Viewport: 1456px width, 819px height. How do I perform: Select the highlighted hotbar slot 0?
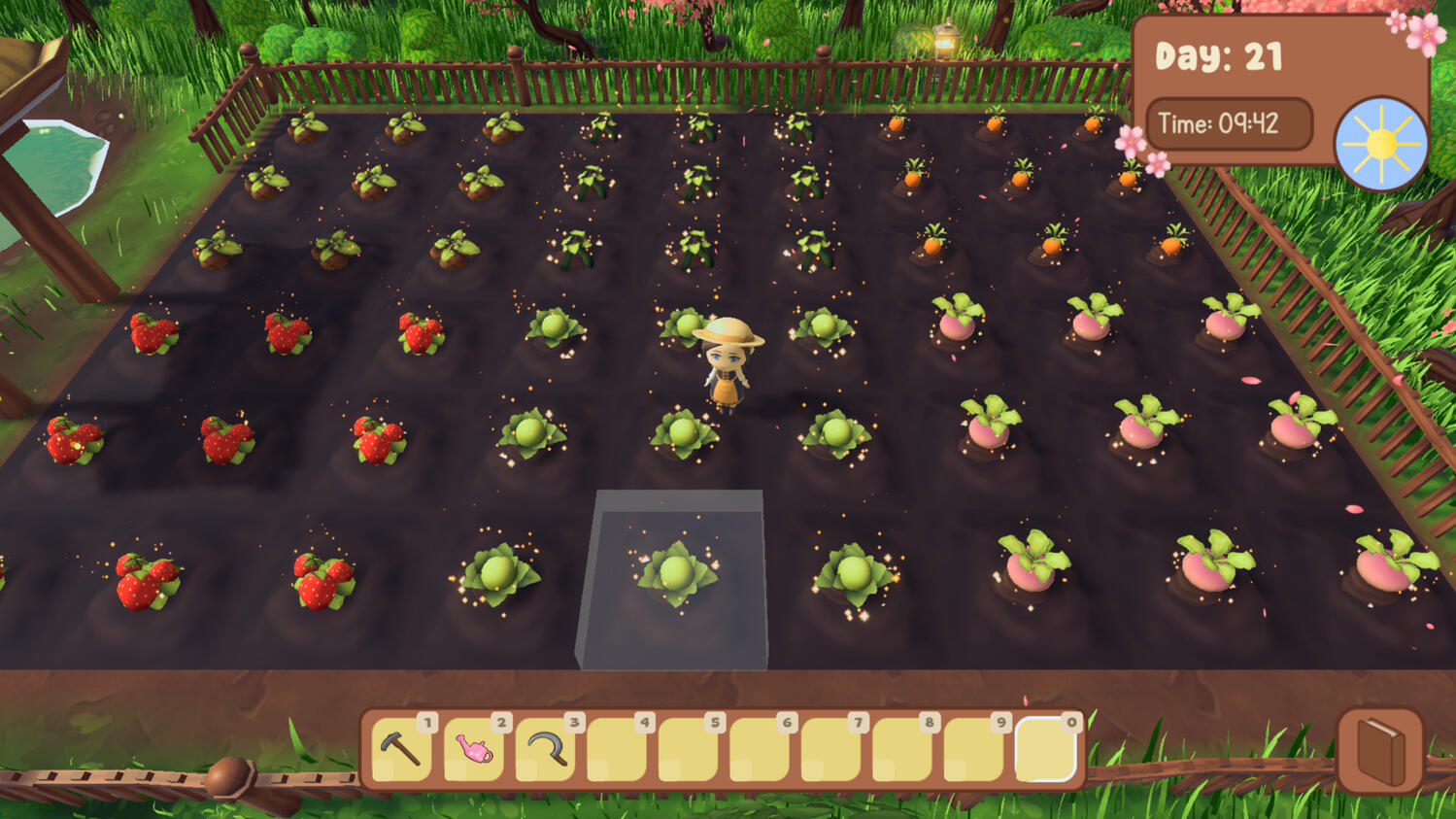[1045, 749]
